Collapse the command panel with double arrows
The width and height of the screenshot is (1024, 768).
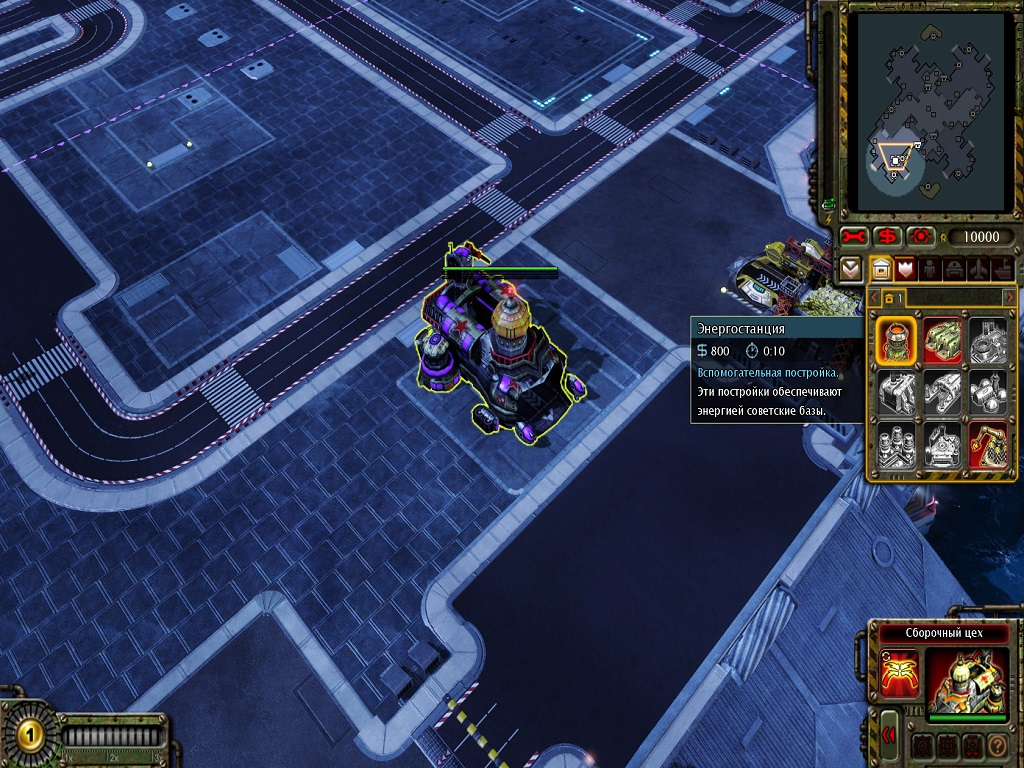(888, 735)
